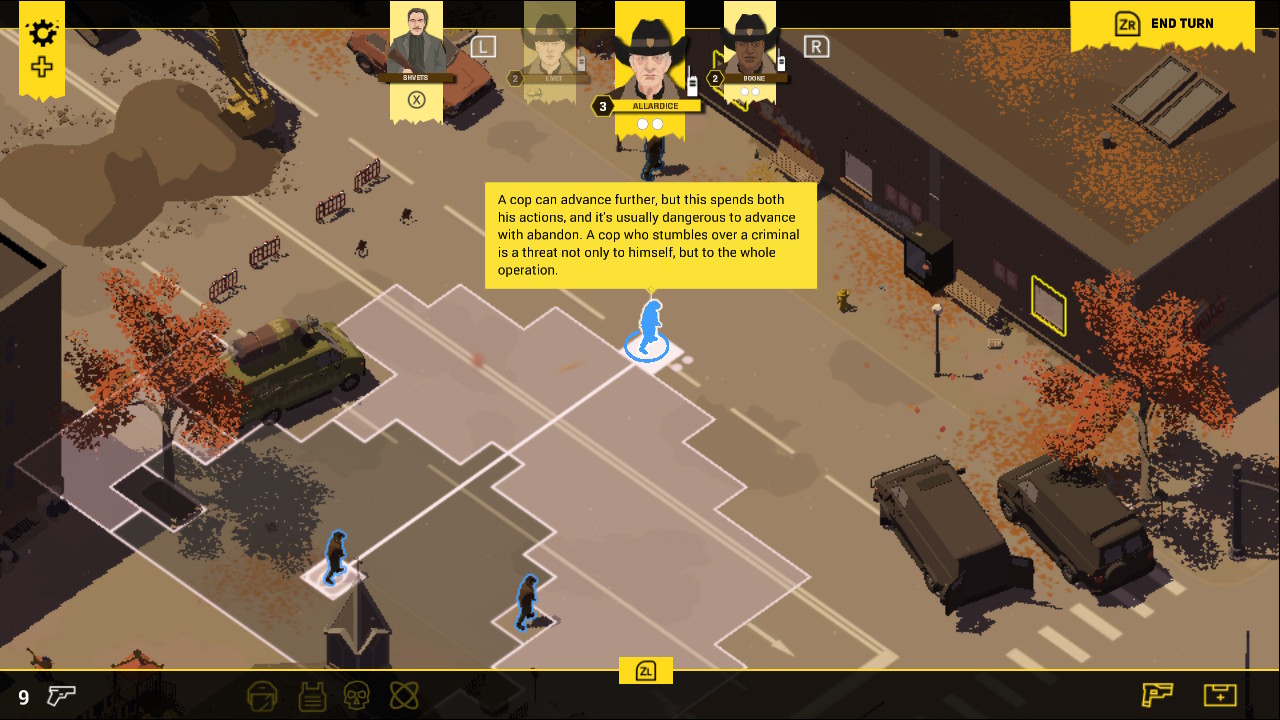Select the blue-highlighted cop unit with ring
This screenshot has height=720, width=1280.
tap(649, 330)
